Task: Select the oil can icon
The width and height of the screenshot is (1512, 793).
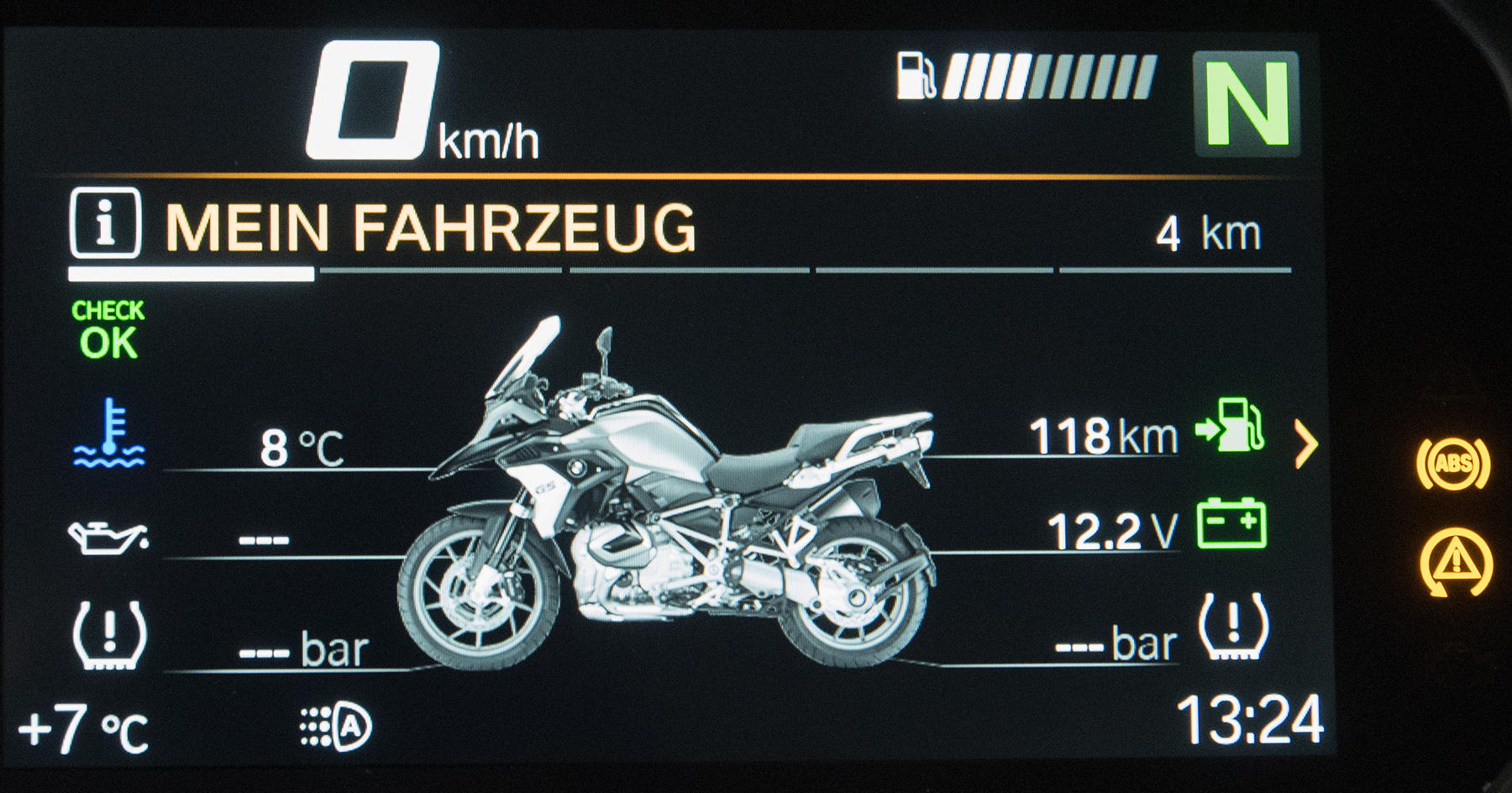Action: pos(108,537)
